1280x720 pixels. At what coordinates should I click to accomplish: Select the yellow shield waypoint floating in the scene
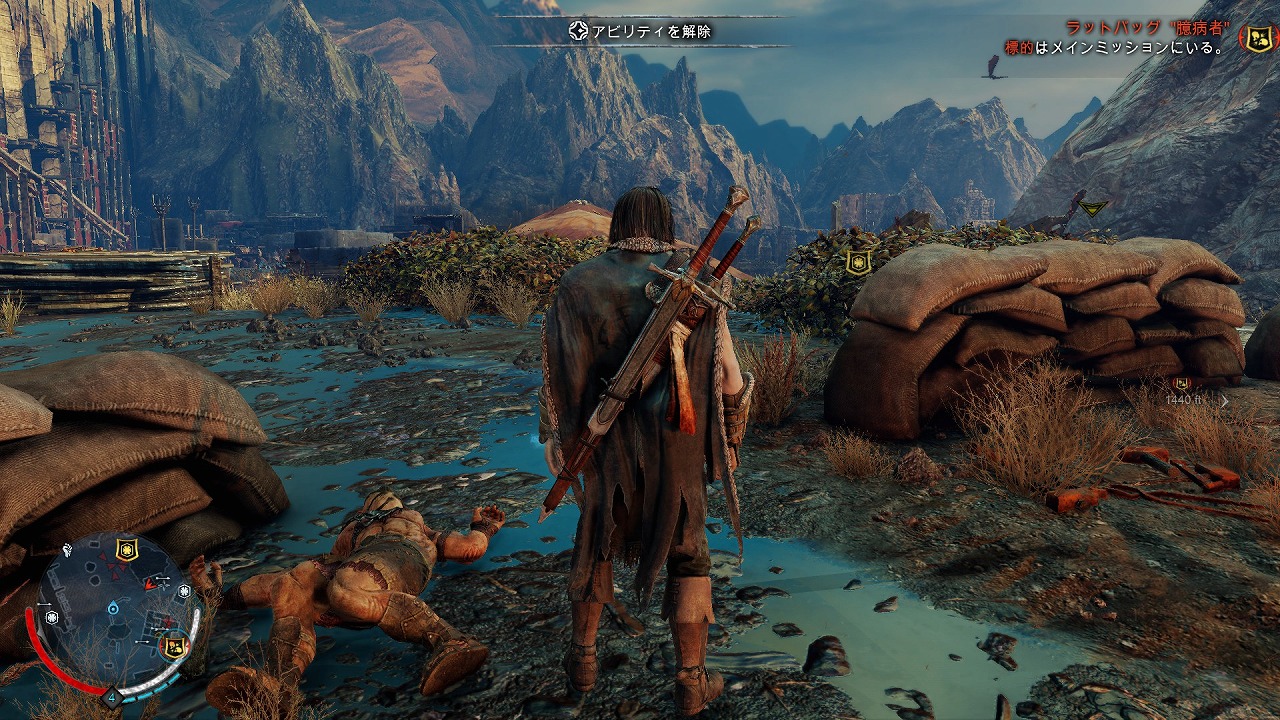[x=857, y=262]
